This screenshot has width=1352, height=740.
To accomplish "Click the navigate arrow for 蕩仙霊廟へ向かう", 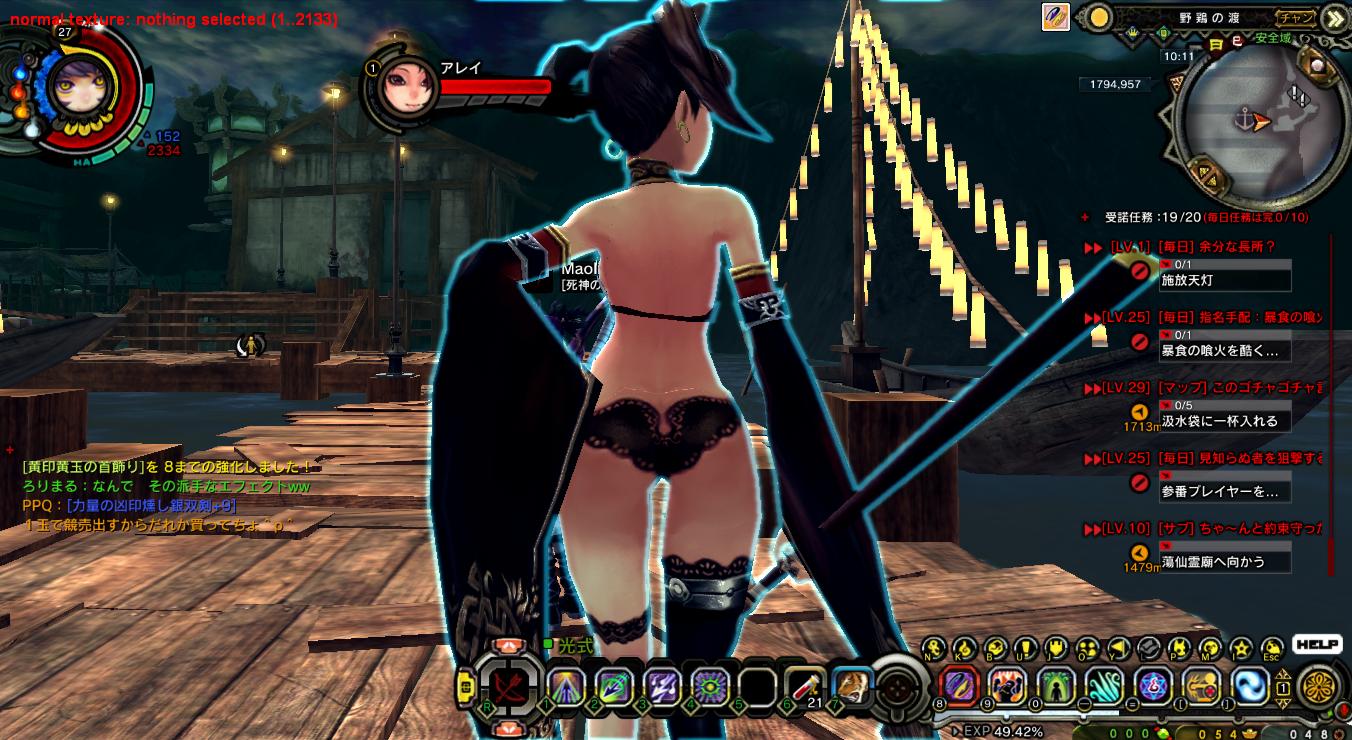I will click(x=1139, y=553).
